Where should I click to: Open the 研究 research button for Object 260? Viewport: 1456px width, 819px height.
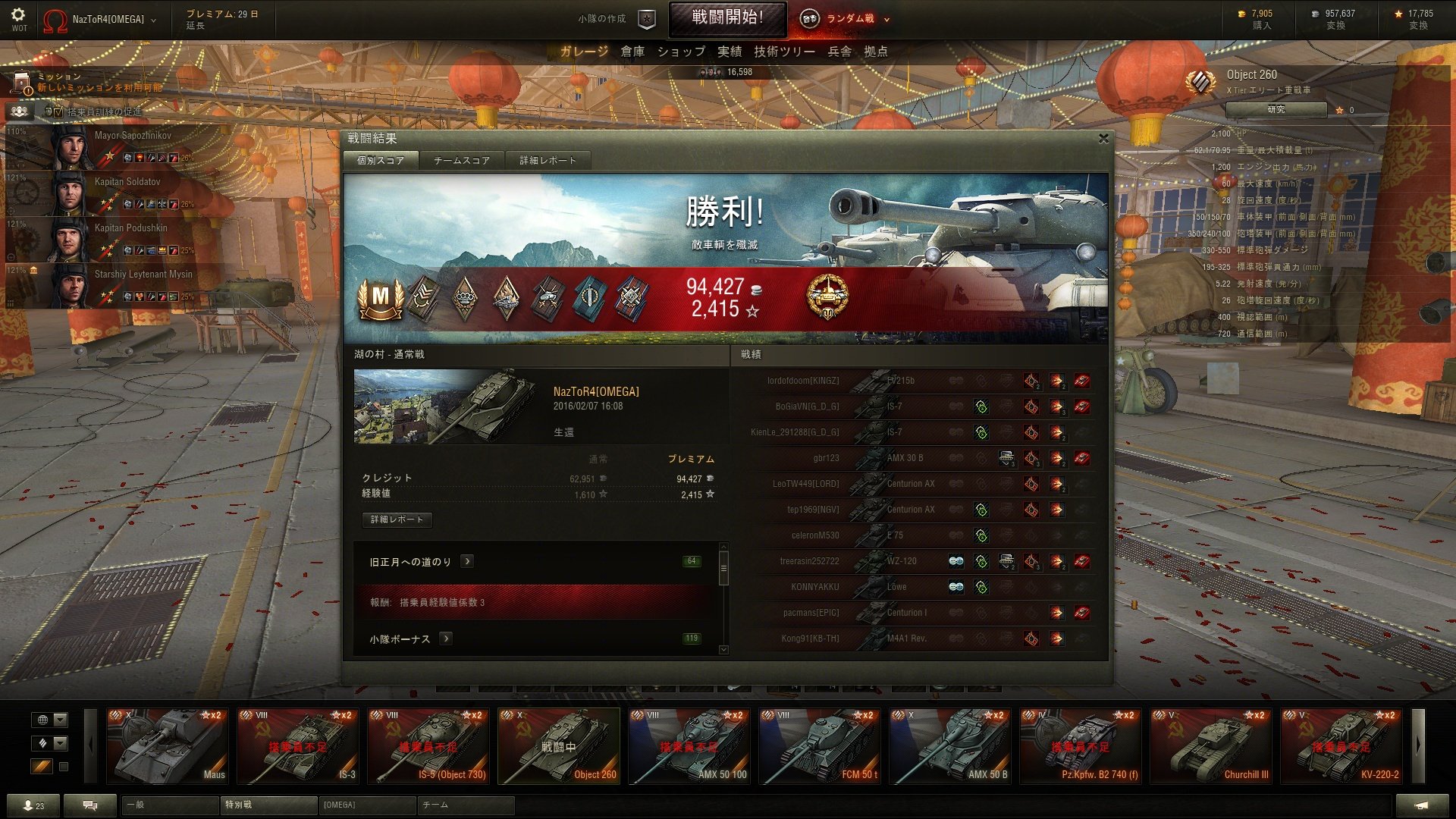tap(1276, 110)
